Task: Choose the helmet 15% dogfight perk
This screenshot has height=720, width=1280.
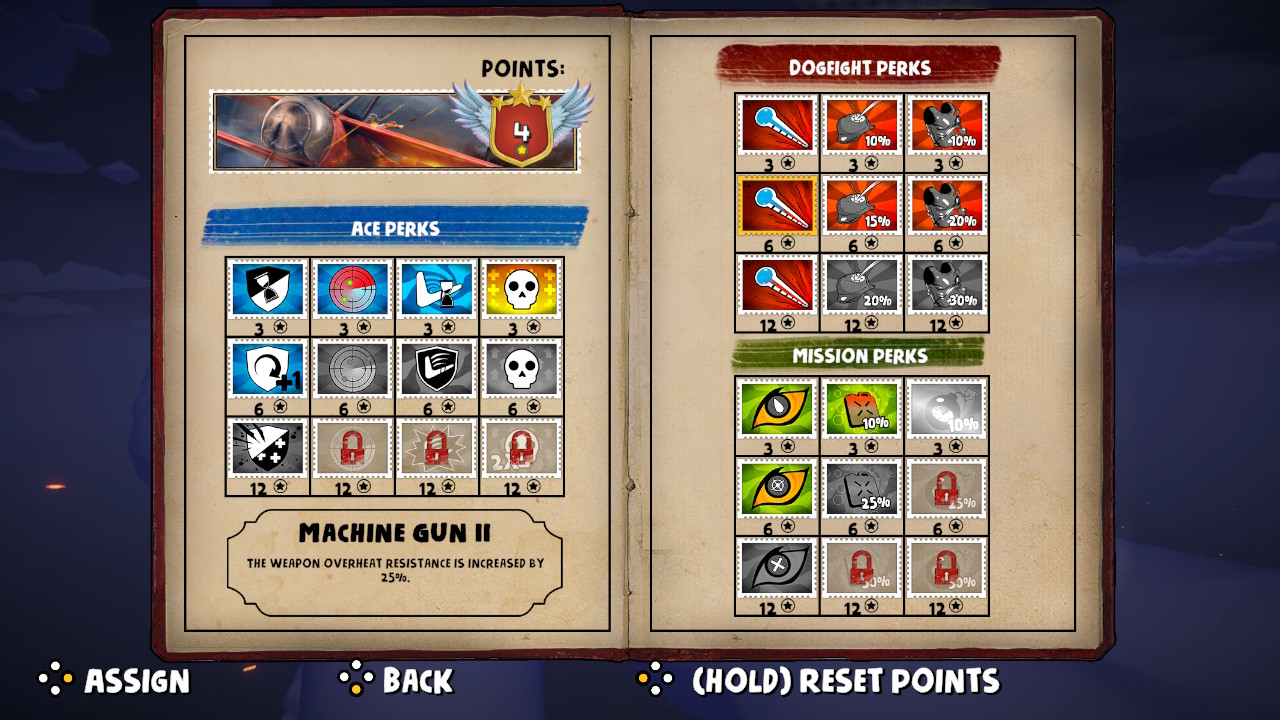Action: point(862,206)
